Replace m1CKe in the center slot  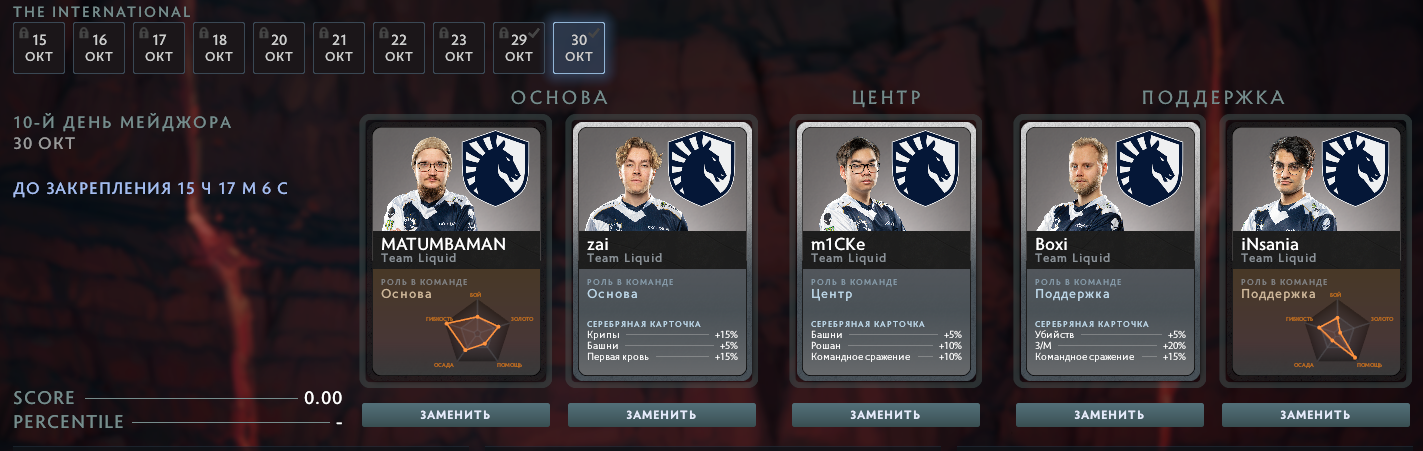(x=886, y=415)
